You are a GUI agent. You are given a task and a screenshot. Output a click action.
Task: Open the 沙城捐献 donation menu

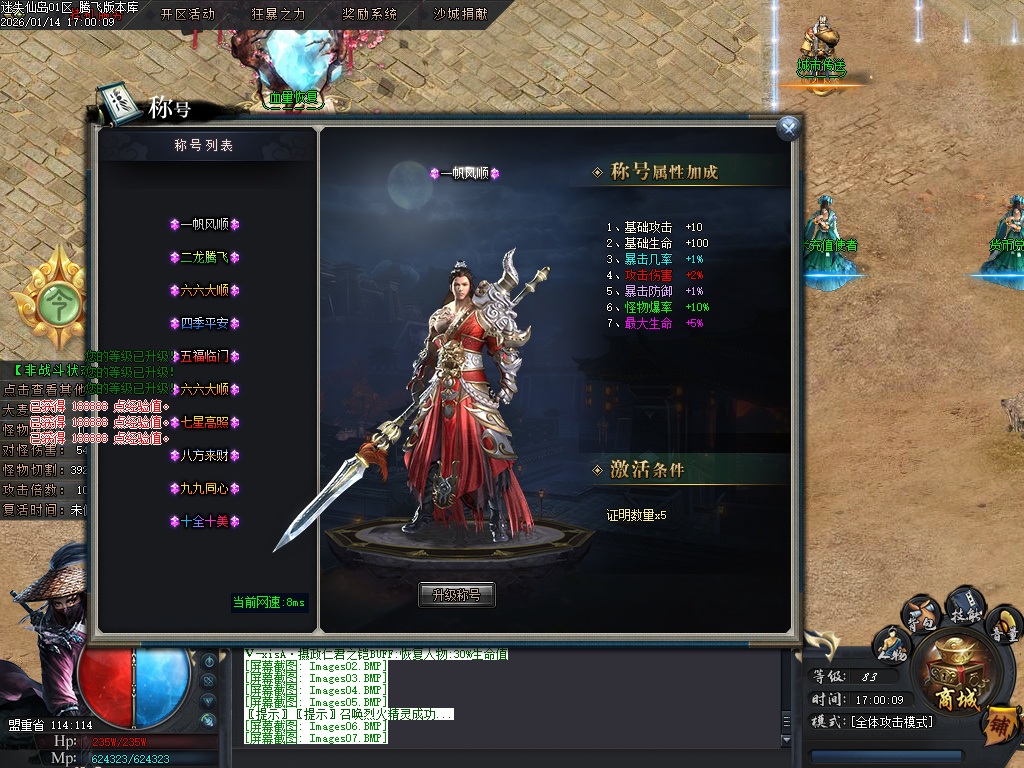(460, 14)
